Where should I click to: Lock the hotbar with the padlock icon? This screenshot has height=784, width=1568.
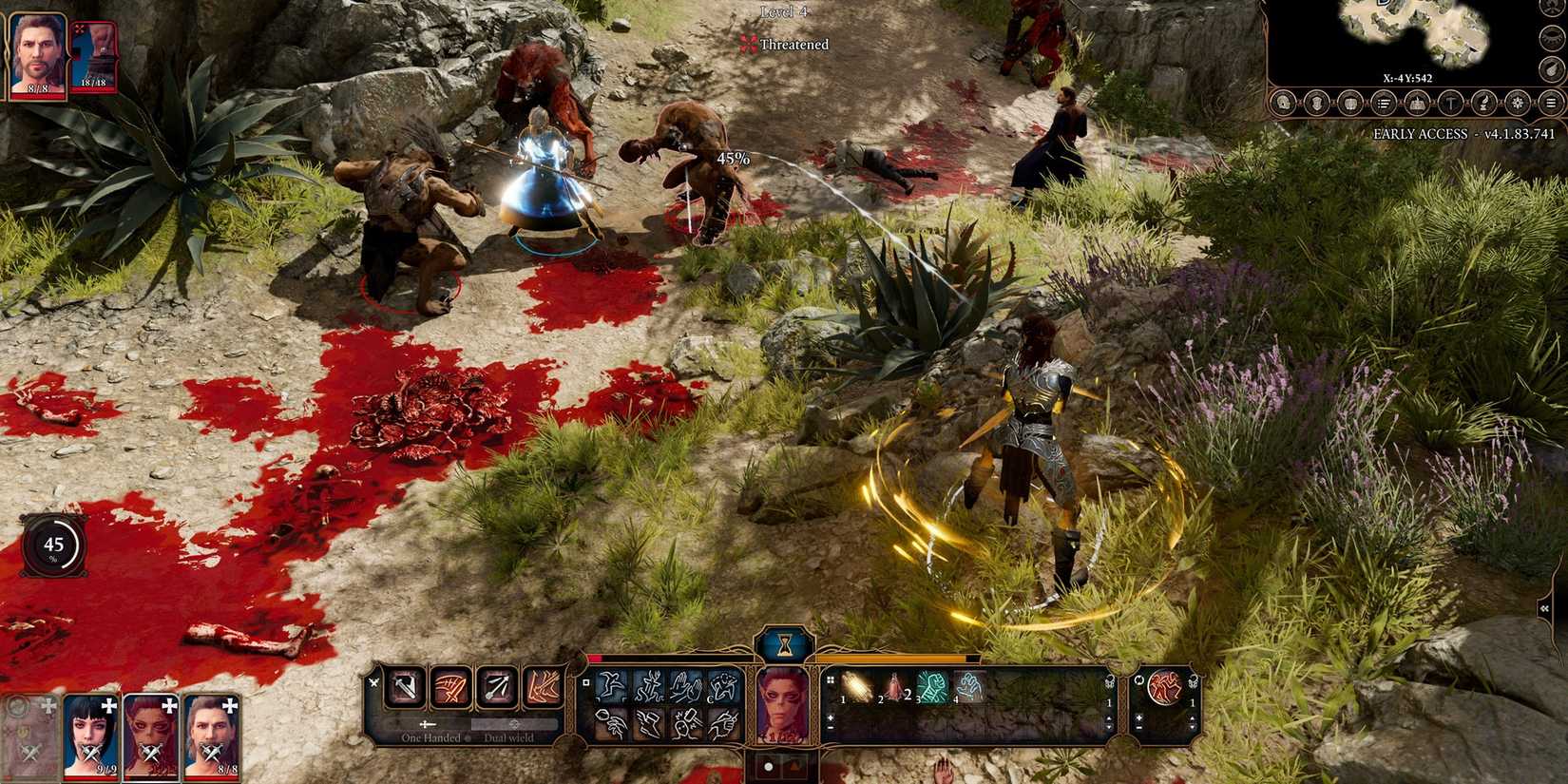pyautogui.click(x=1109, y=681)
